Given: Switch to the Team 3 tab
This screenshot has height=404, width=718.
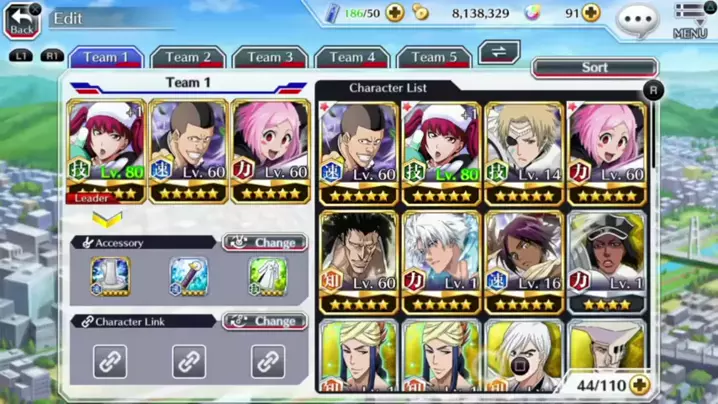Looking at the screenshot, I should [x=270, y=58].
